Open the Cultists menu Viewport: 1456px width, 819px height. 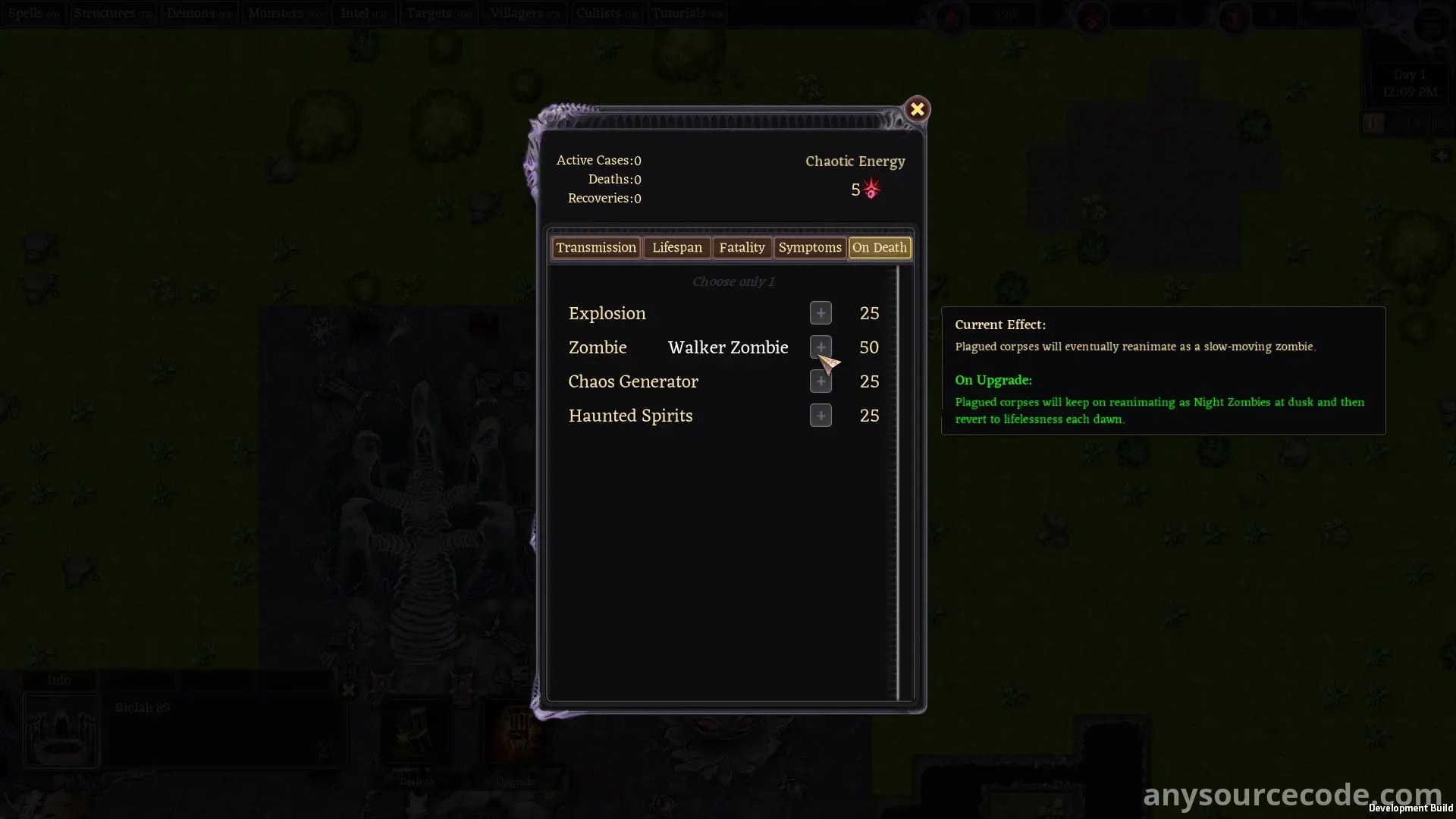(607, 14)
